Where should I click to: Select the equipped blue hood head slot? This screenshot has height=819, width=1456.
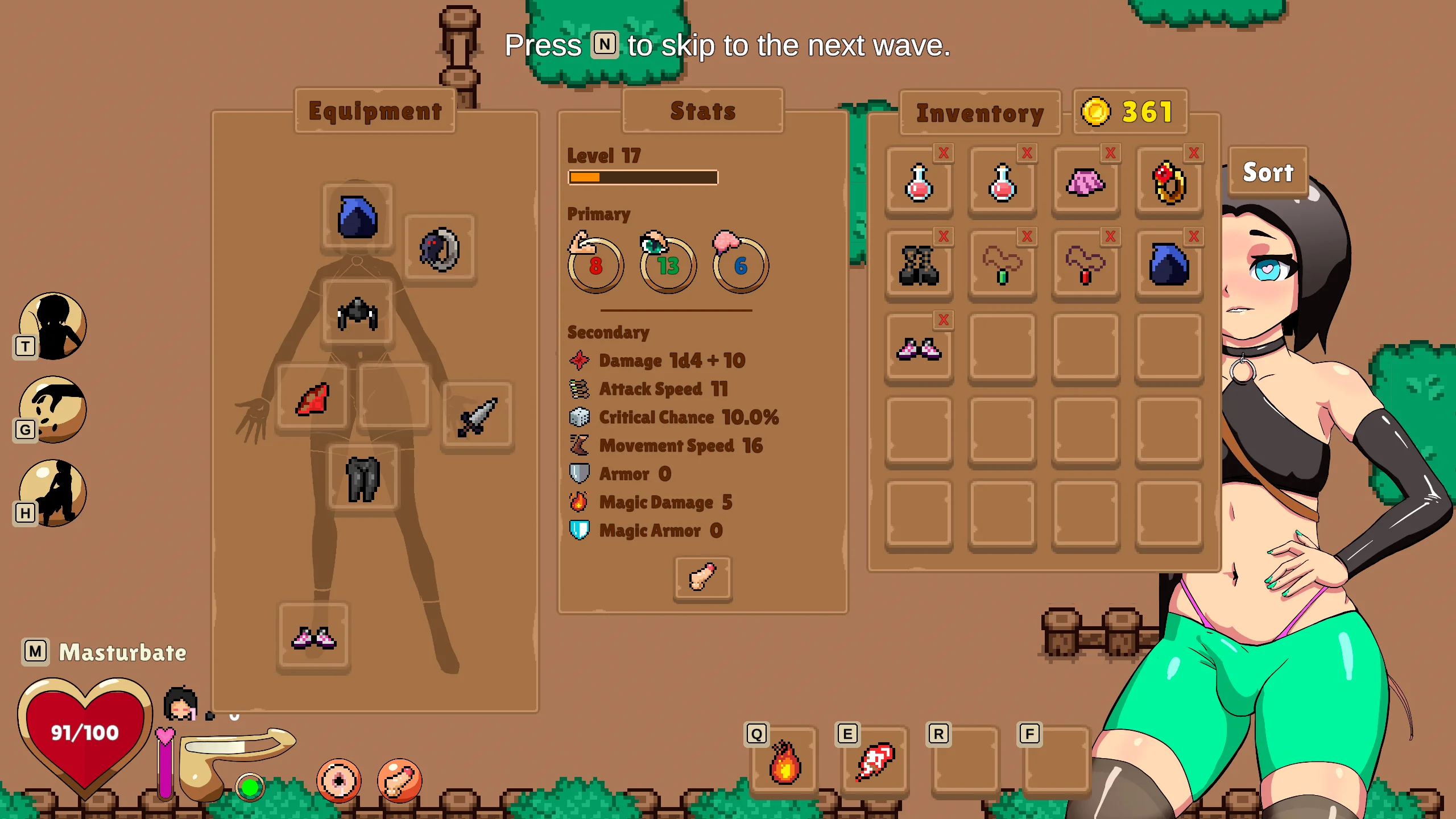click(x=357, y=217)
